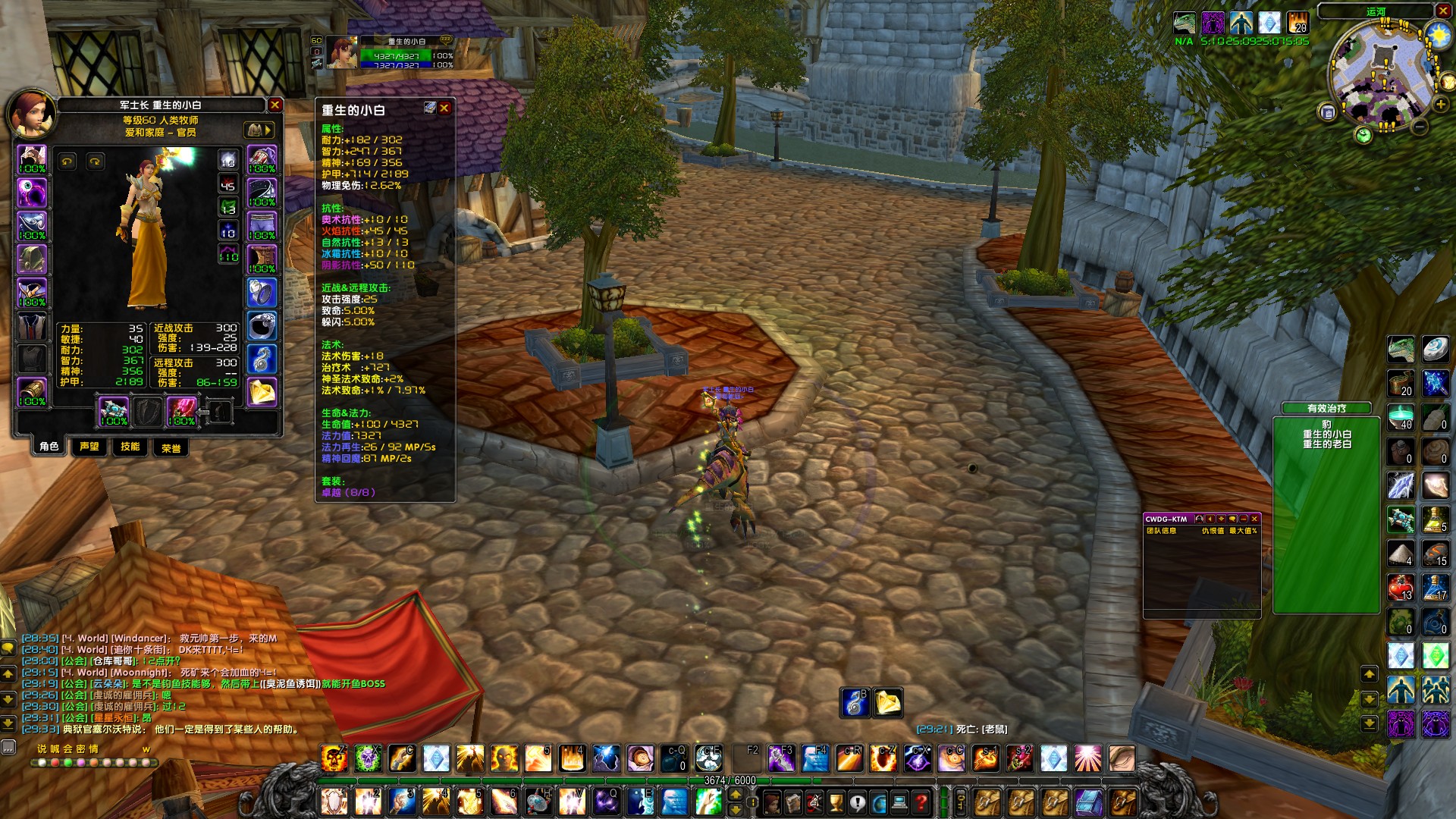This screenshot has height=819, width=1456.
Task: Open the 荣誉 honor tab
Action: 171,448
